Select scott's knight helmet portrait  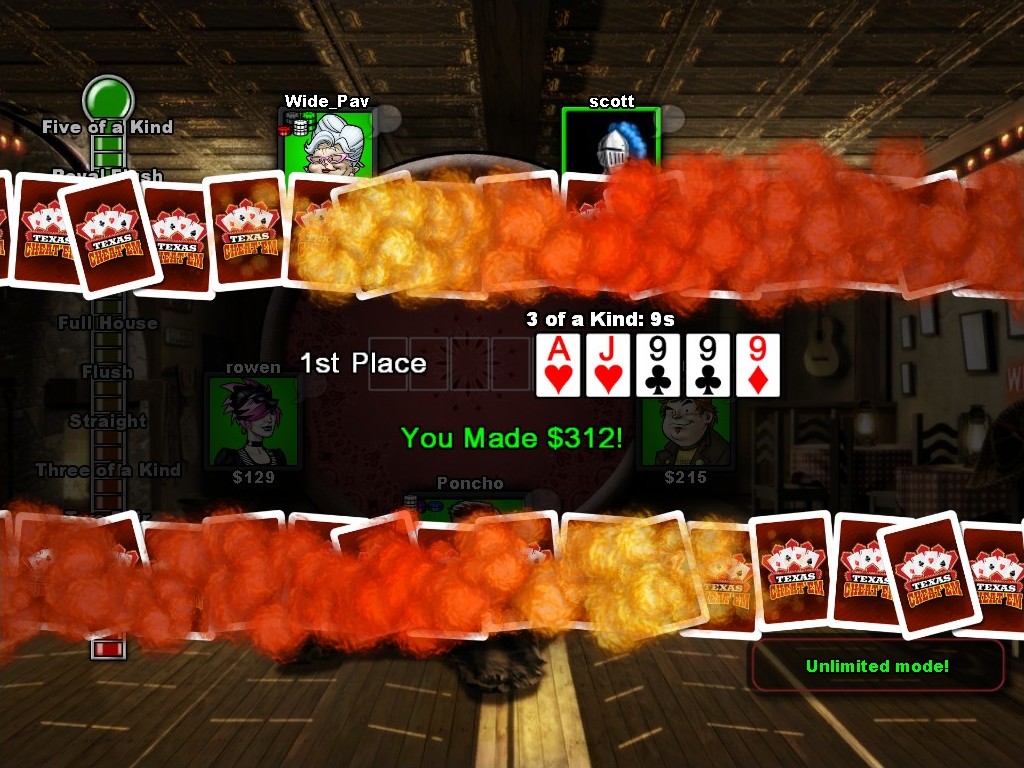click(x=610, y=140)
